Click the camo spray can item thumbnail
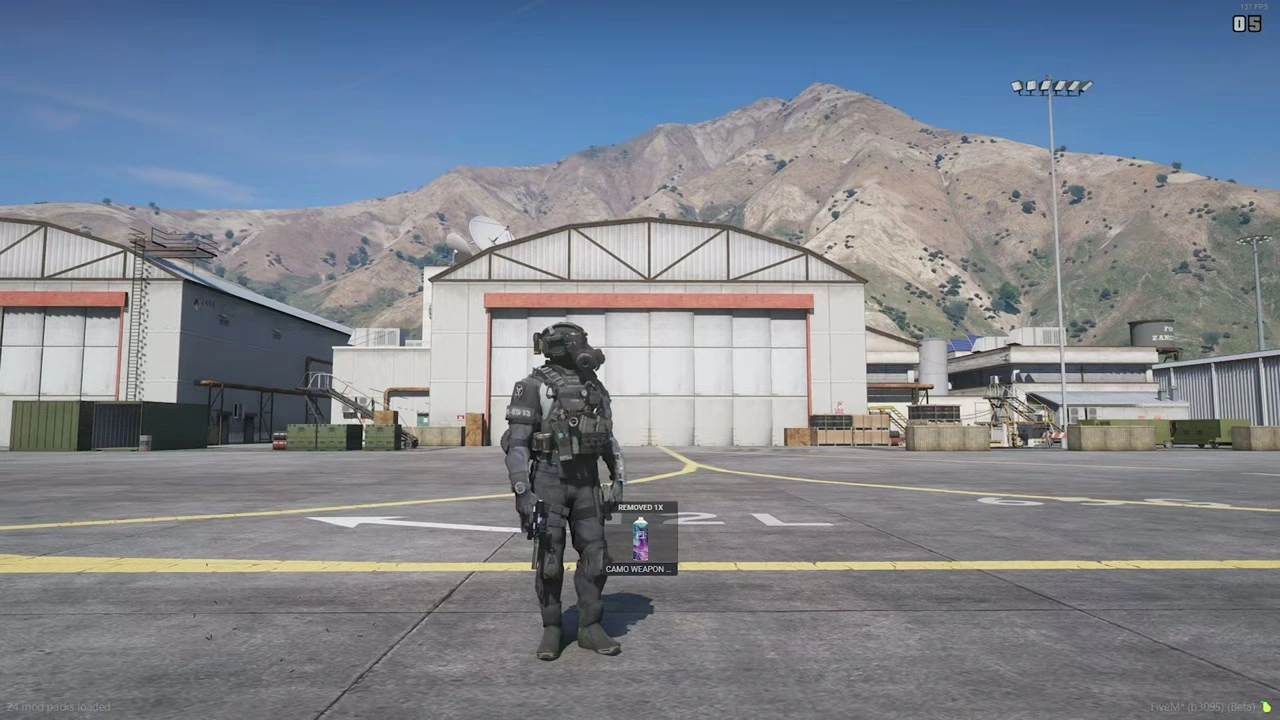The image size is (1280, 720). (x=640, y=538)
